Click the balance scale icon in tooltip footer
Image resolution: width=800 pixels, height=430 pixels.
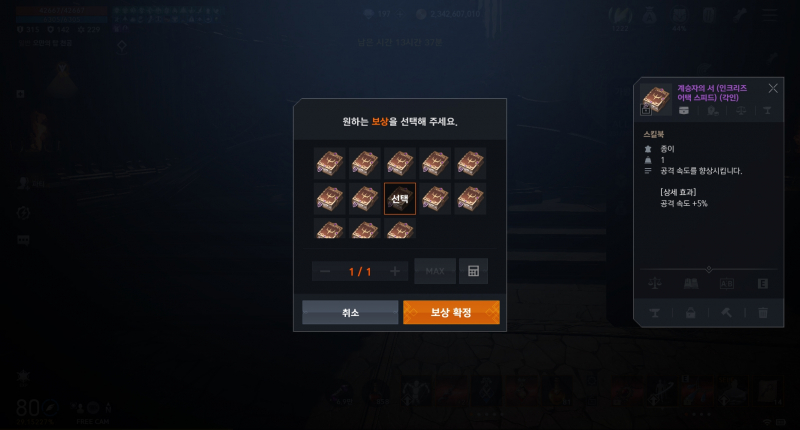click(x=654, y=284)
